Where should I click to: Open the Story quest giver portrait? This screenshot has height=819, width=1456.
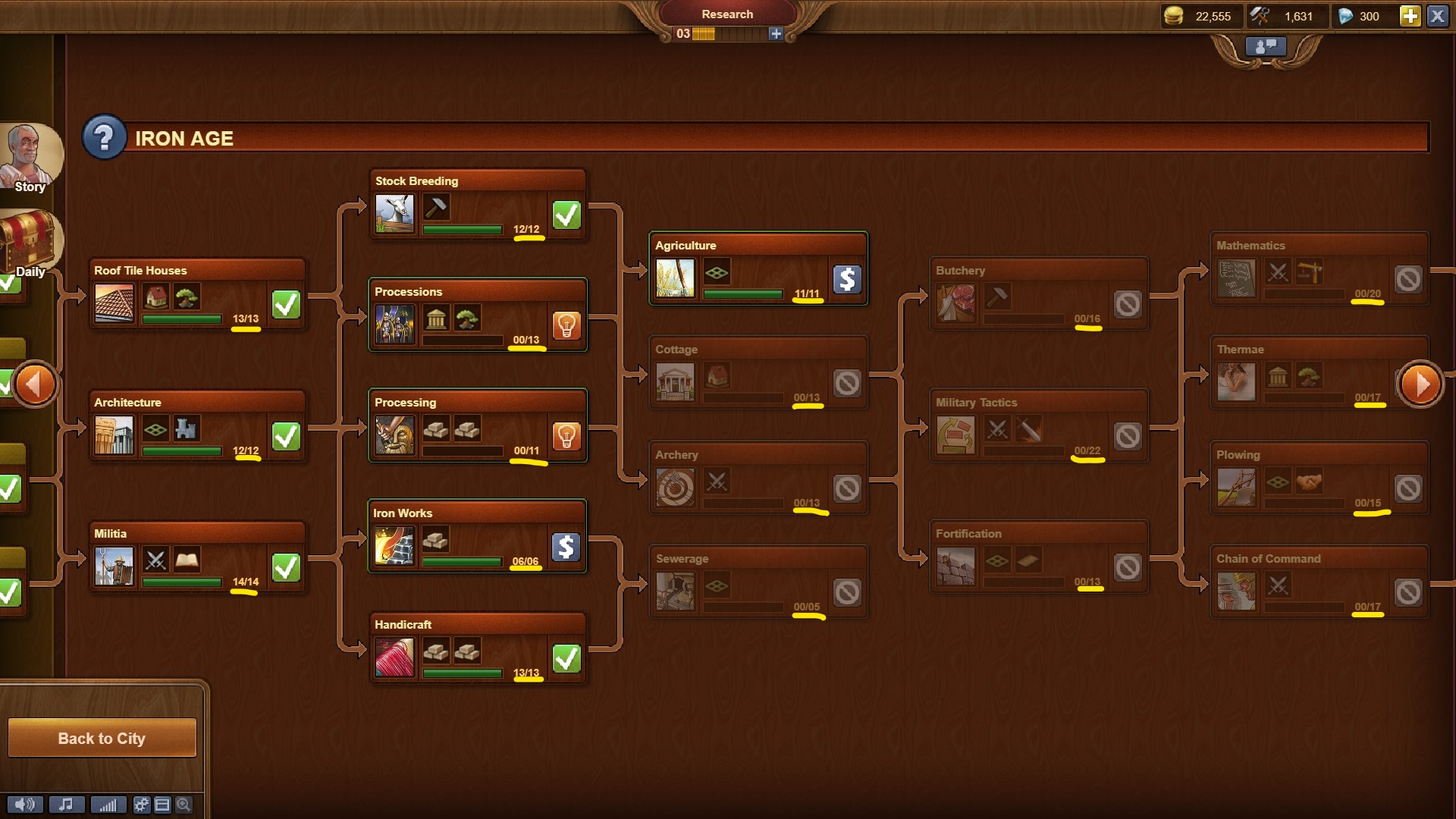point(29,157)
